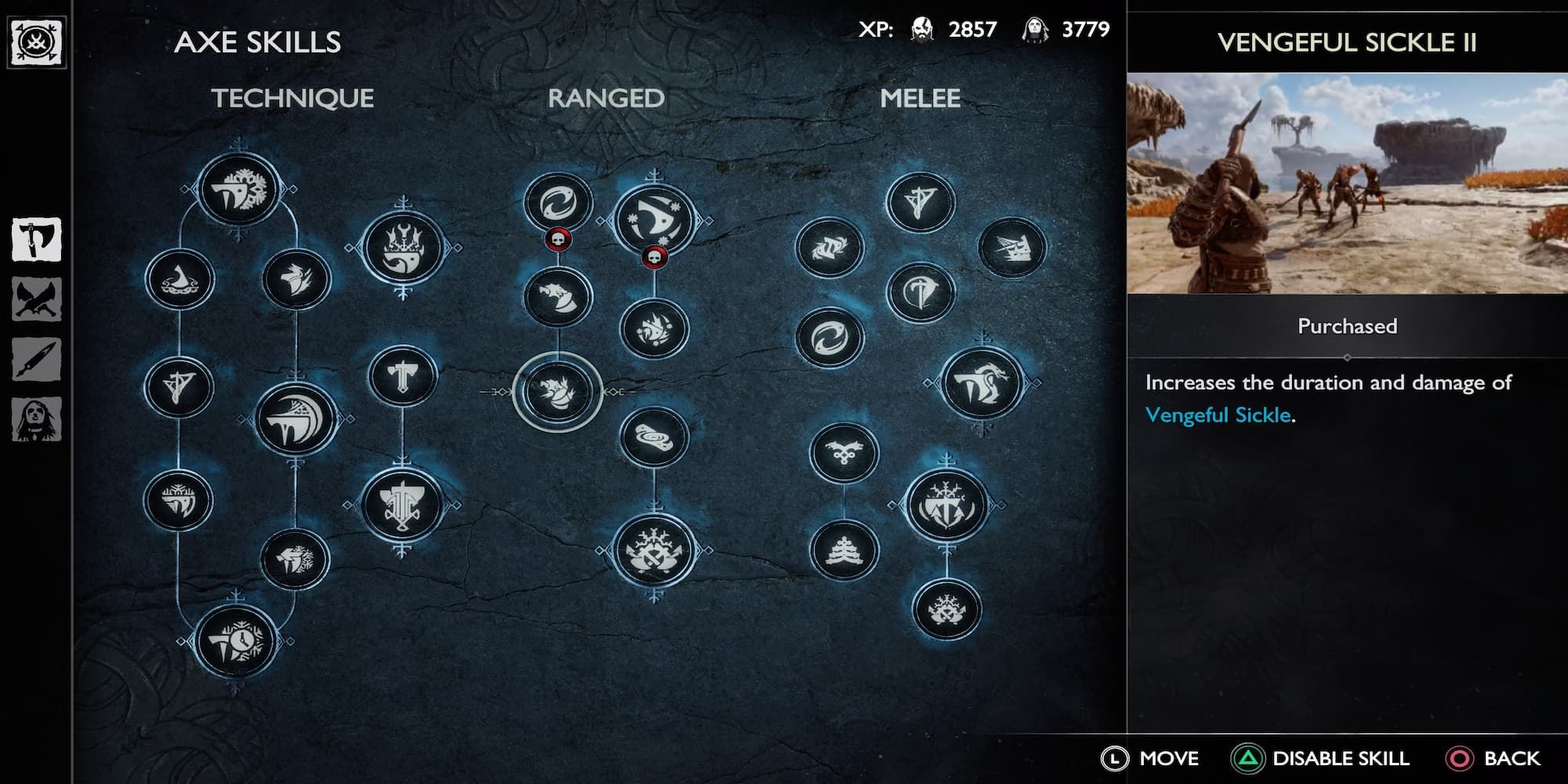
Task: Select the Draupnir Spear sidebar icon
Action: (x=35, y=361)
